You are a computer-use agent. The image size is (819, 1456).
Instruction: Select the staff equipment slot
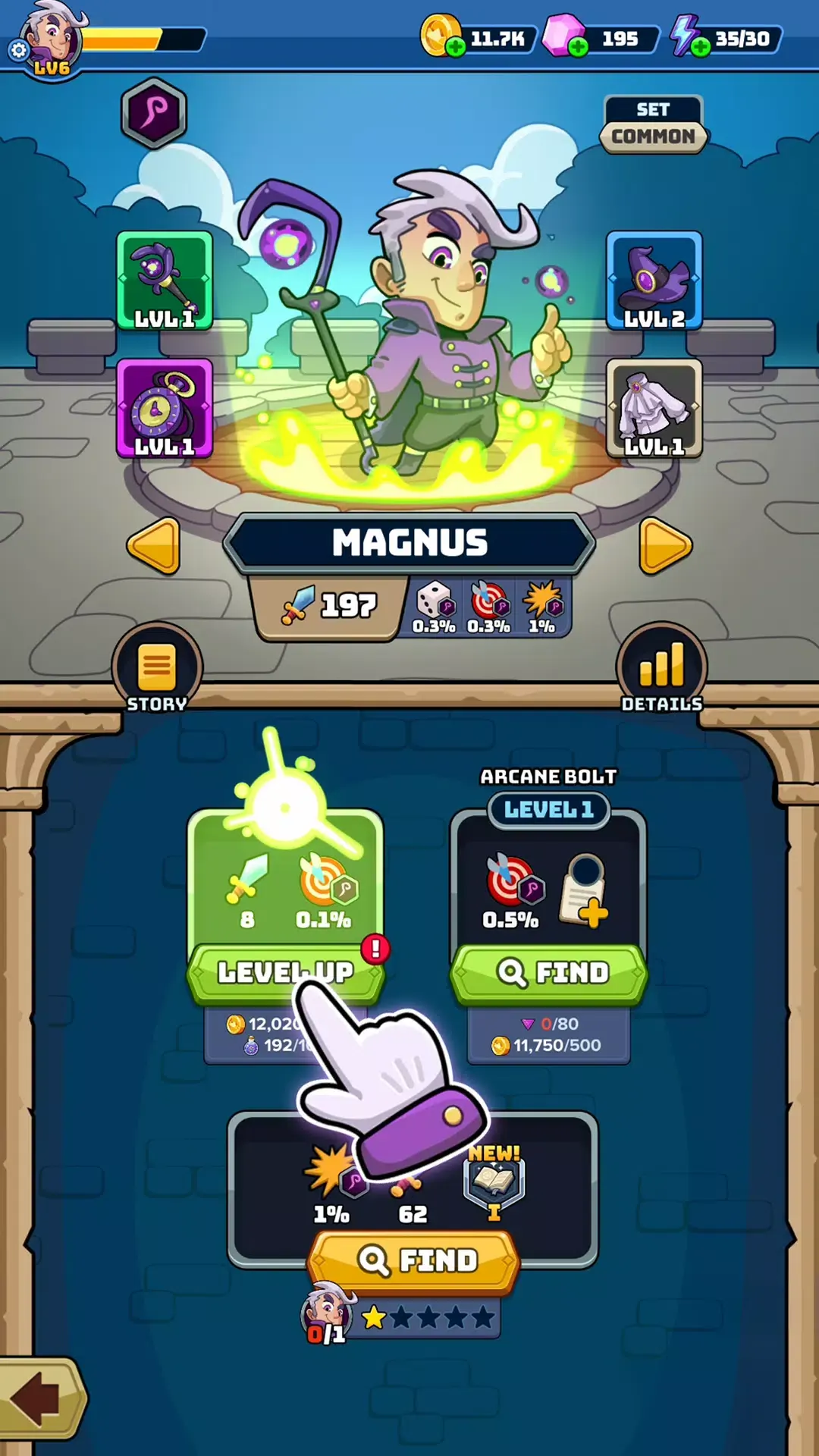165,281
